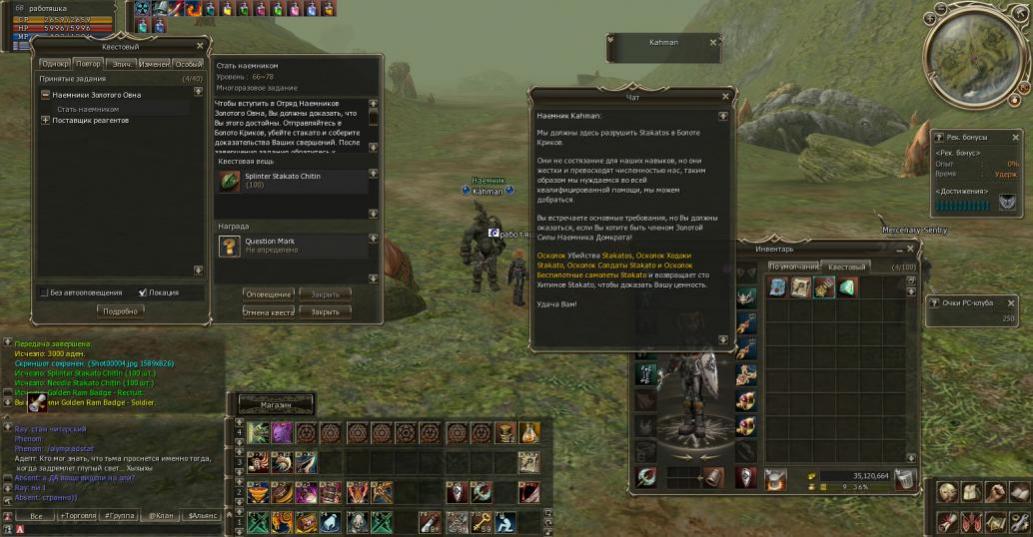Enable the Без автооповещения checkbox

click(x=45, y=293)
